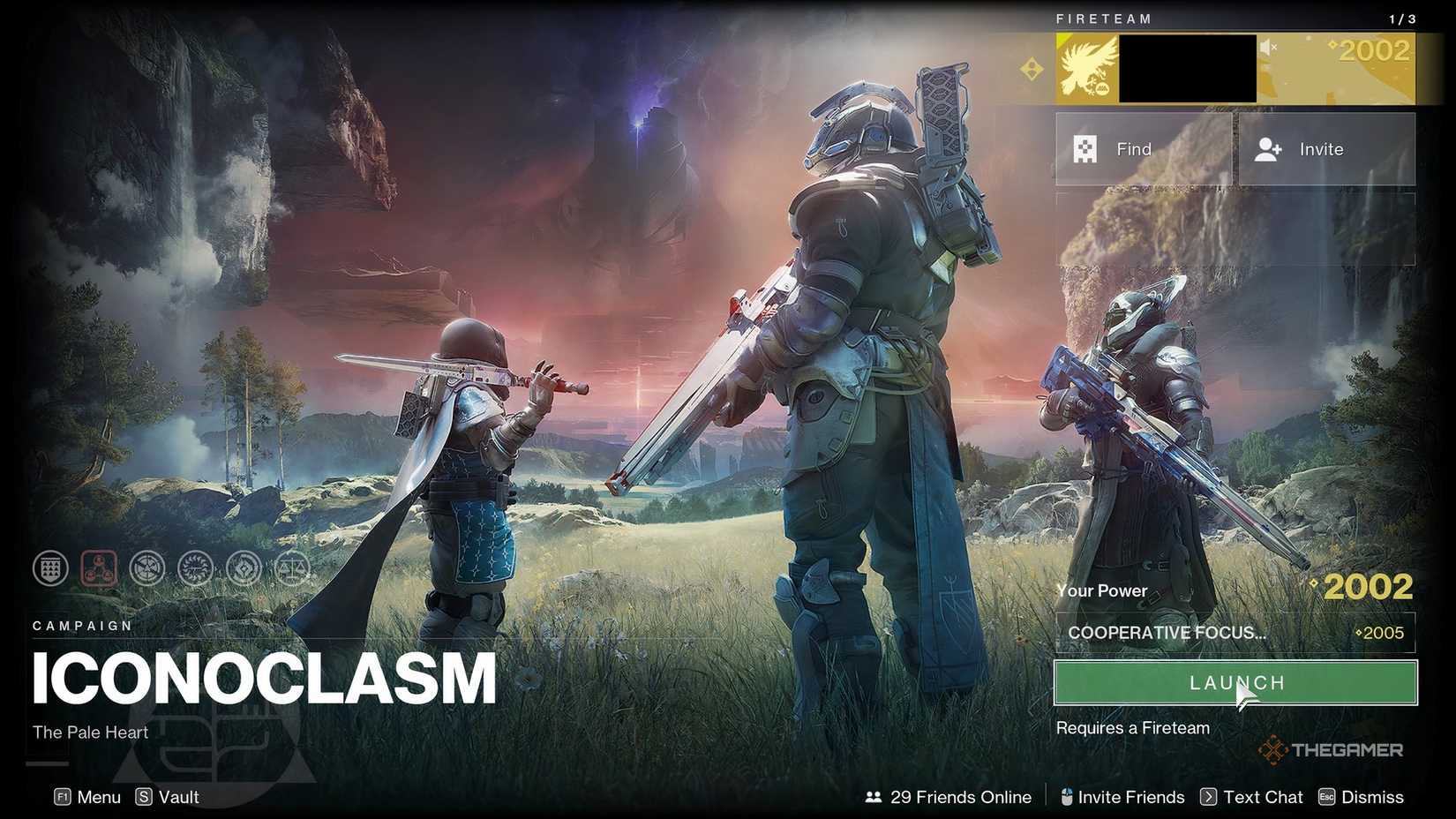Viewport: 1456px width, 819px height.
Task: Open the game Menu
Action: click(x=88, y=797)
